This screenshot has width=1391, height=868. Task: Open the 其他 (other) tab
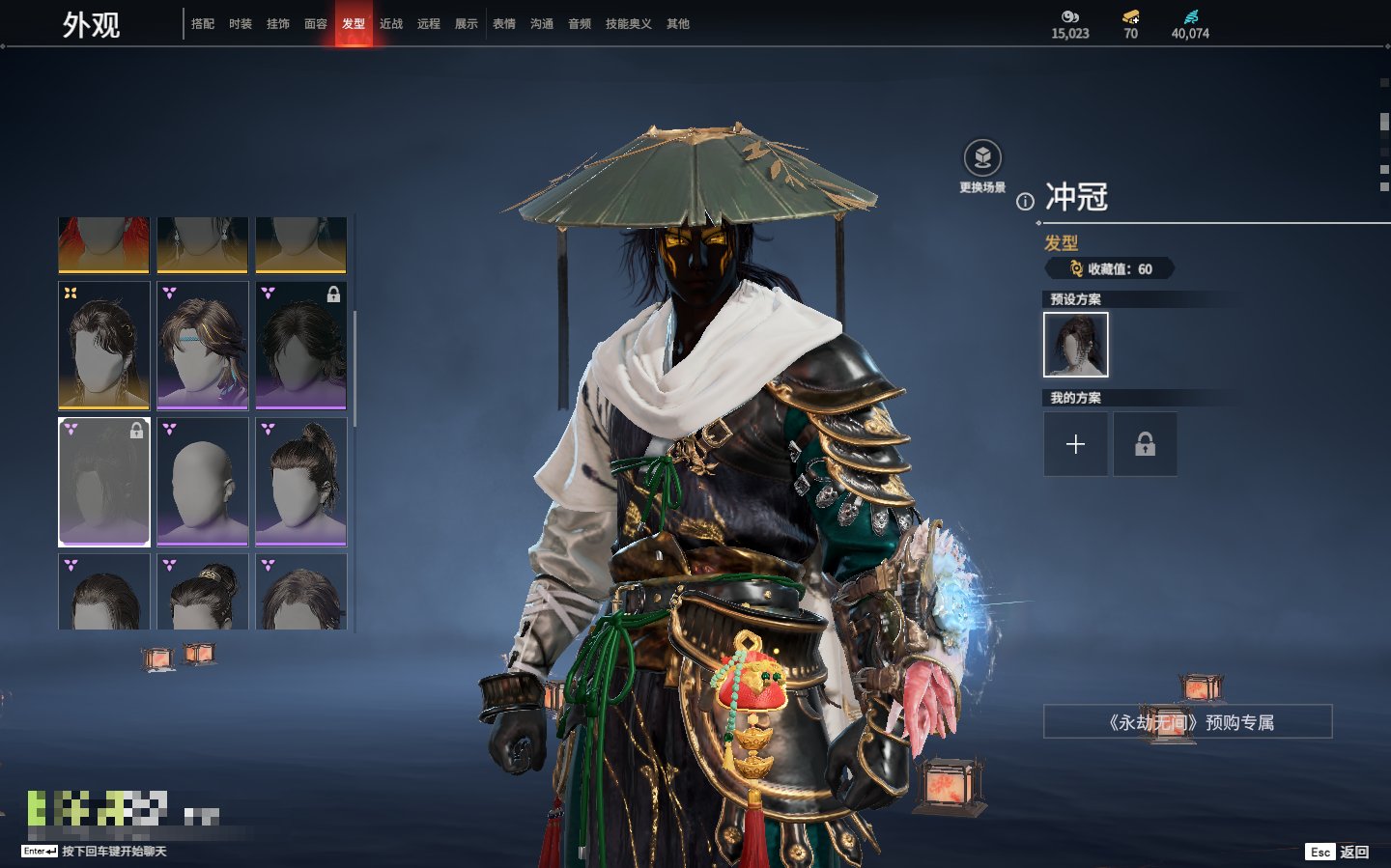678,24
